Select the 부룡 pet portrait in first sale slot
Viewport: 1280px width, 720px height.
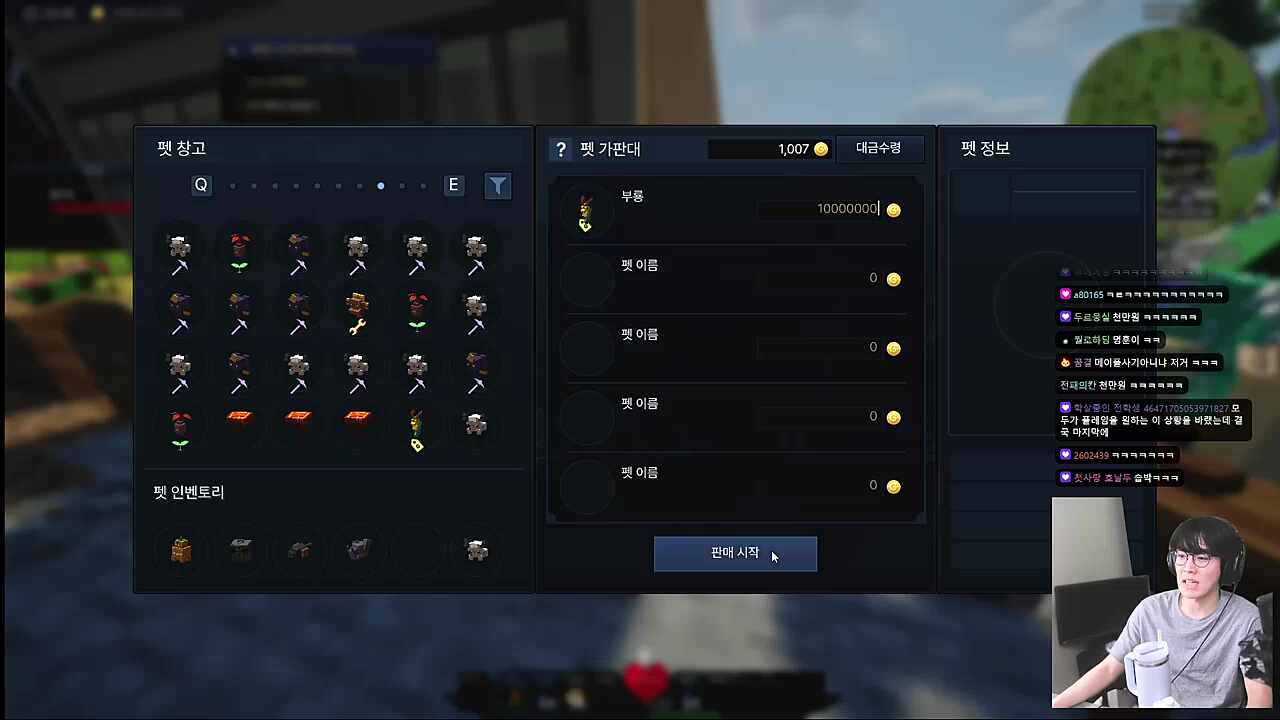click(x=585, y=209)
